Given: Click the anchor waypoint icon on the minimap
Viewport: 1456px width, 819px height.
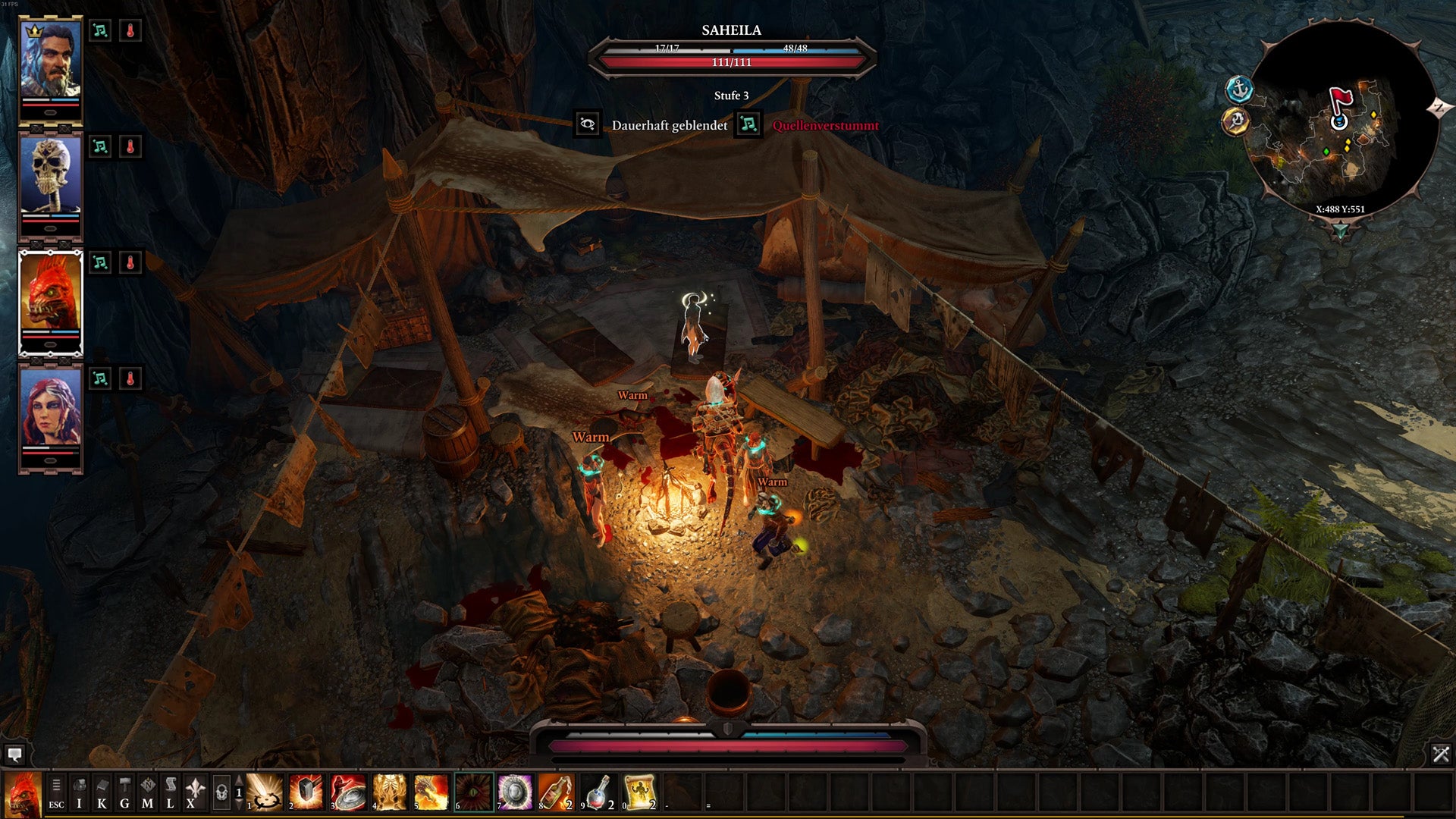Looking at the screenshot, I should [x=1239, y=87].
